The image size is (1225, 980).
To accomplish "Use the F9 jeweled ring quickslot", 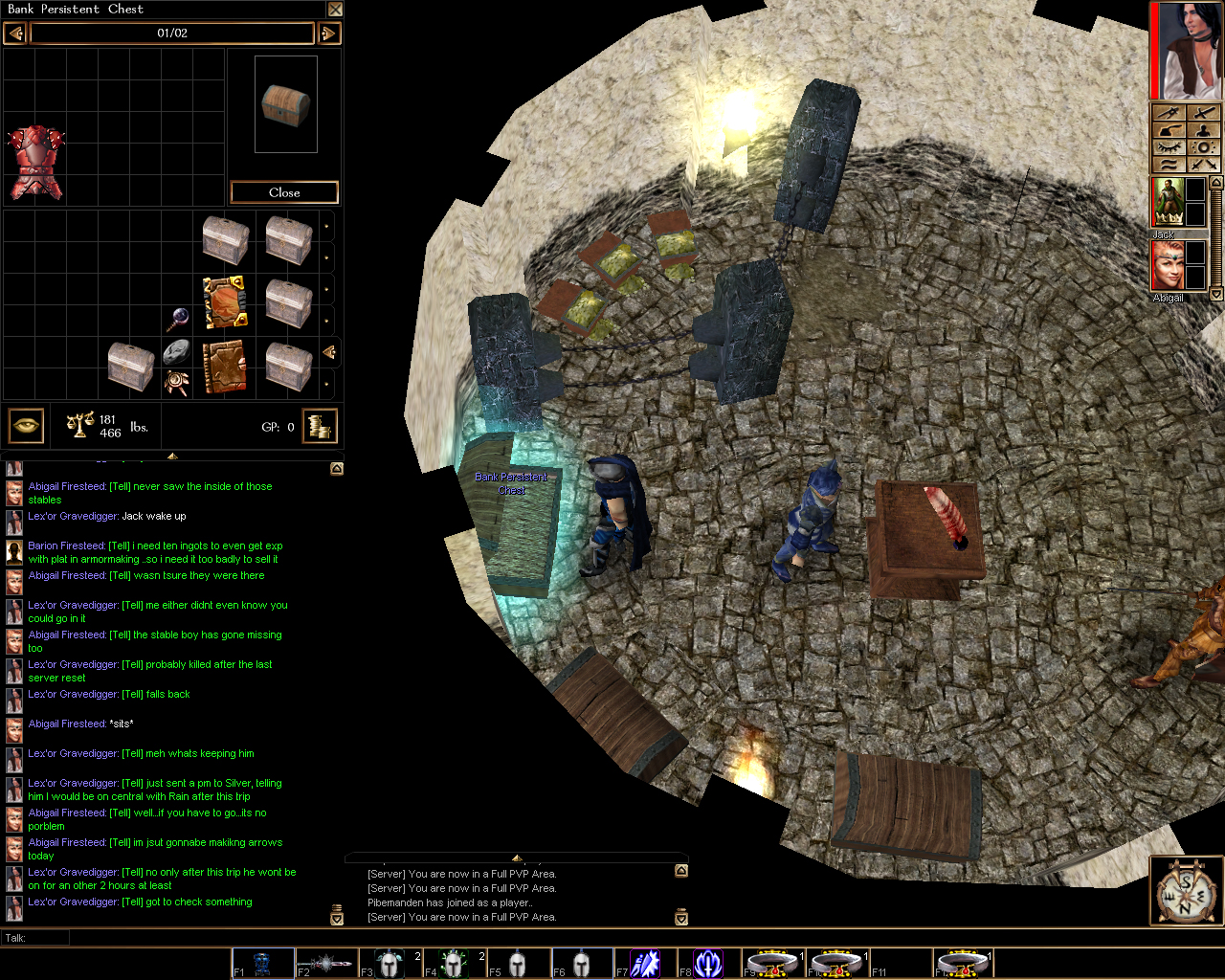I will pyautogui.click(x=772, y=963).
